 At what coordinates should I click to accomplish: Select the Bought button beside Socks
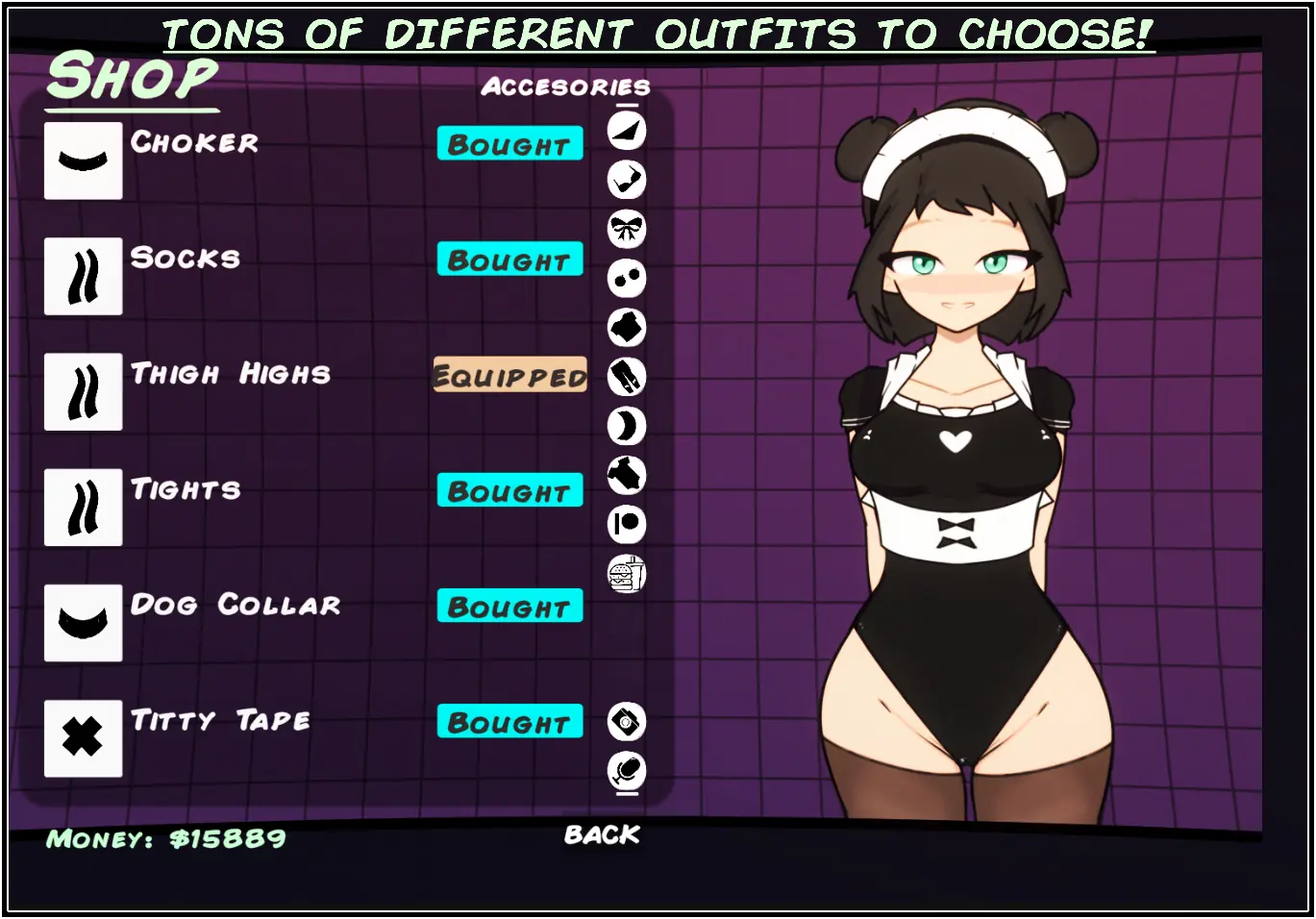pyautogui.click(x=509, y=260)
